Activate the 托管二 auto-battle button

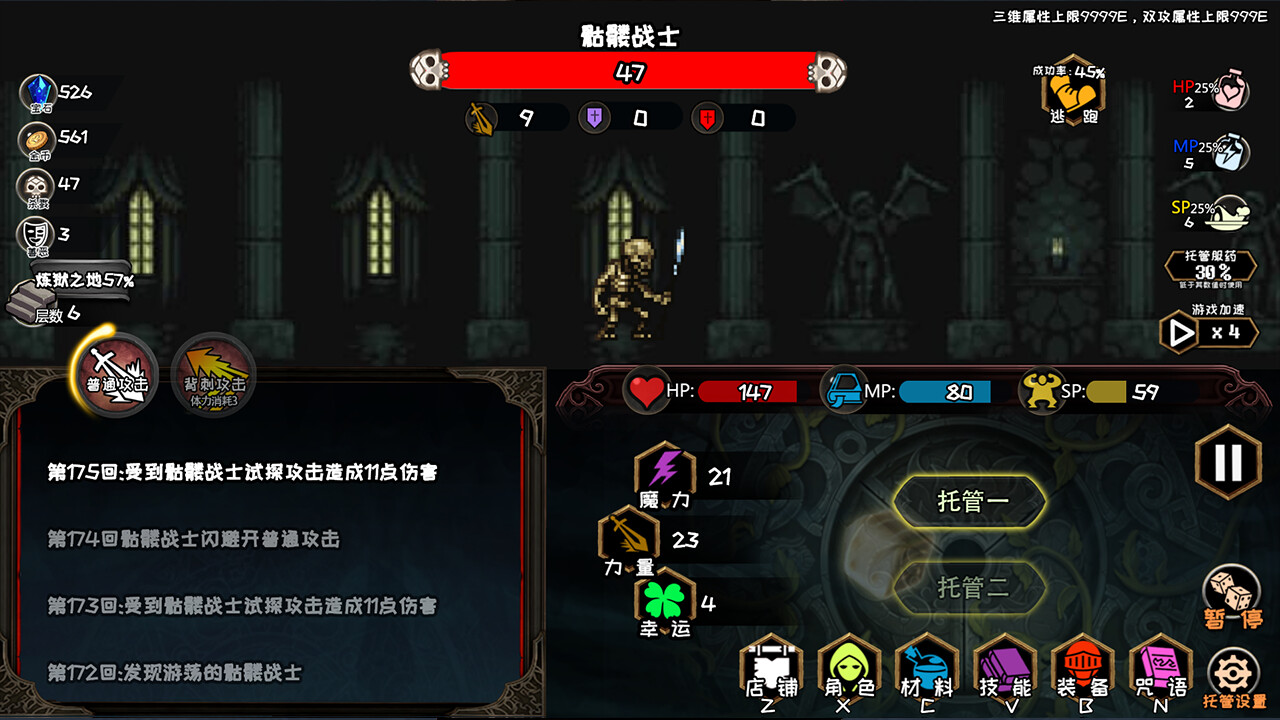[x=970, y=588]
